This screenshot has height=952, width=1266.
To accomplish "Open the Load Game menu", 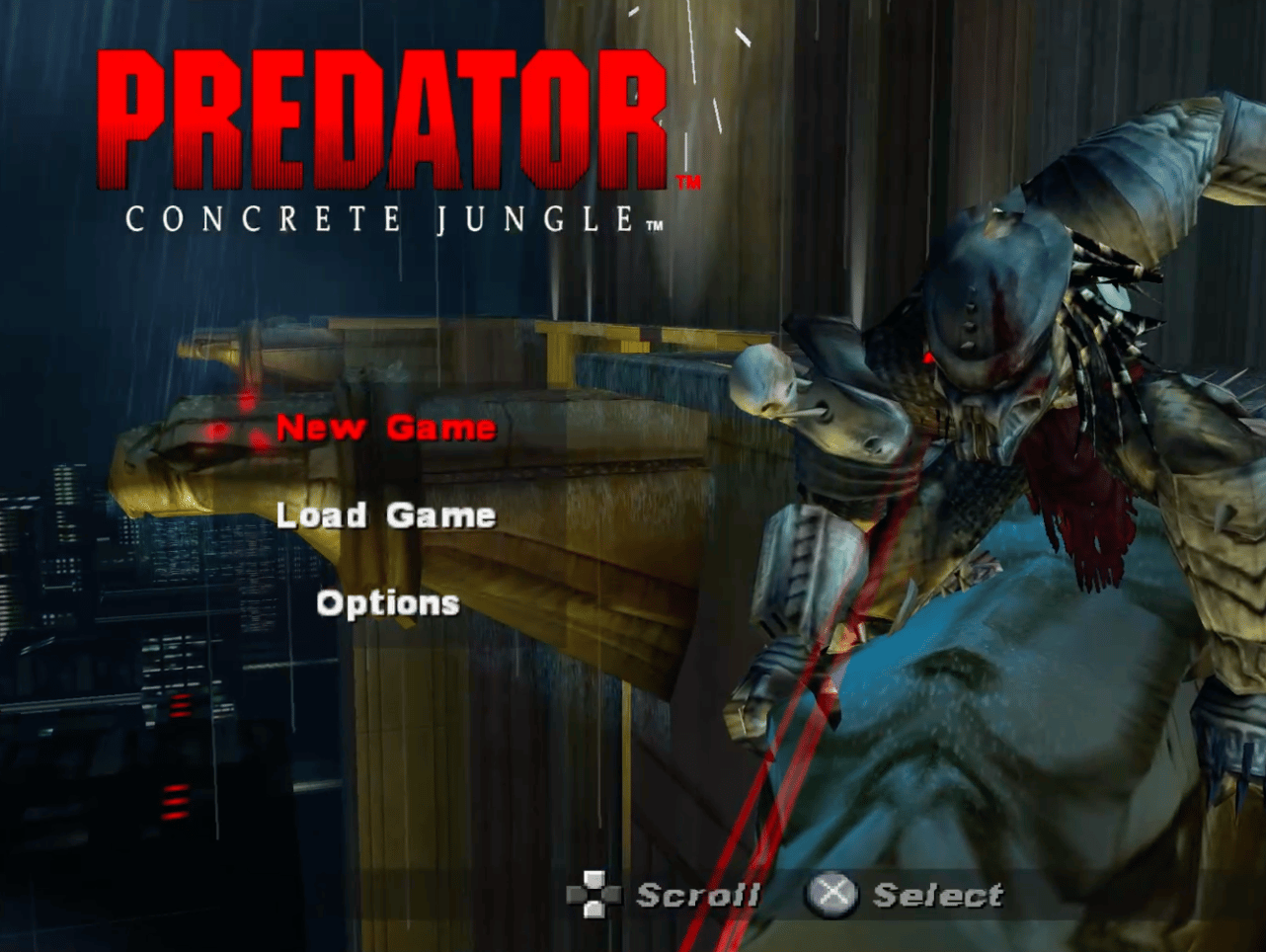I will (x=385, y=515).
